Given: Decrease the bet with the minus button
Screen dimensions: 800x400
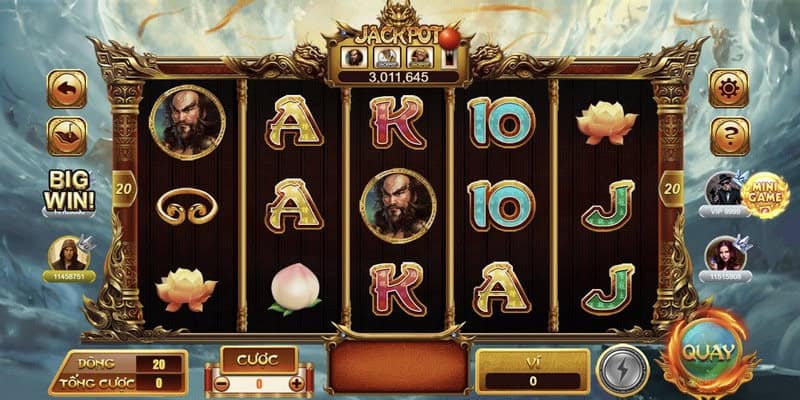Looking at the screenshot, I should (223, 382).
